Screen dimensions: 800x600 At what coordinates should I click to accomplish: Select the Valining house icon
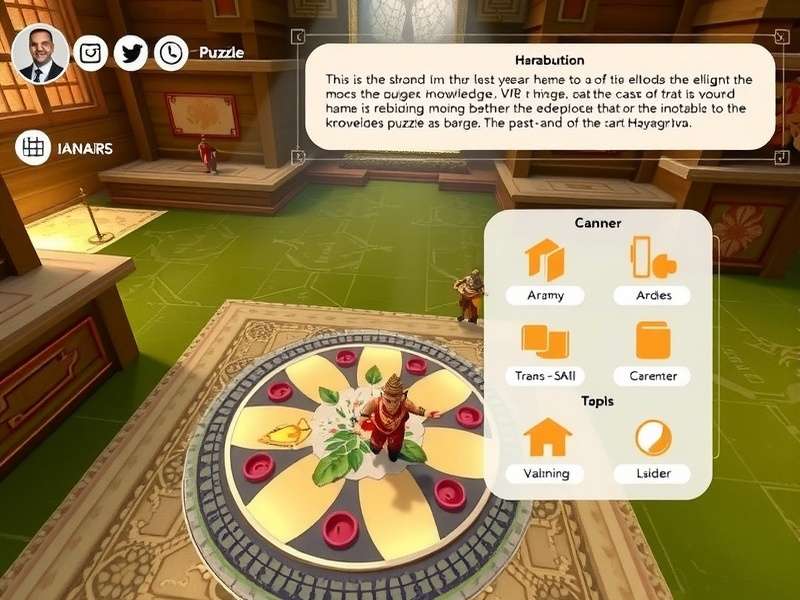(x=547, y=438)
